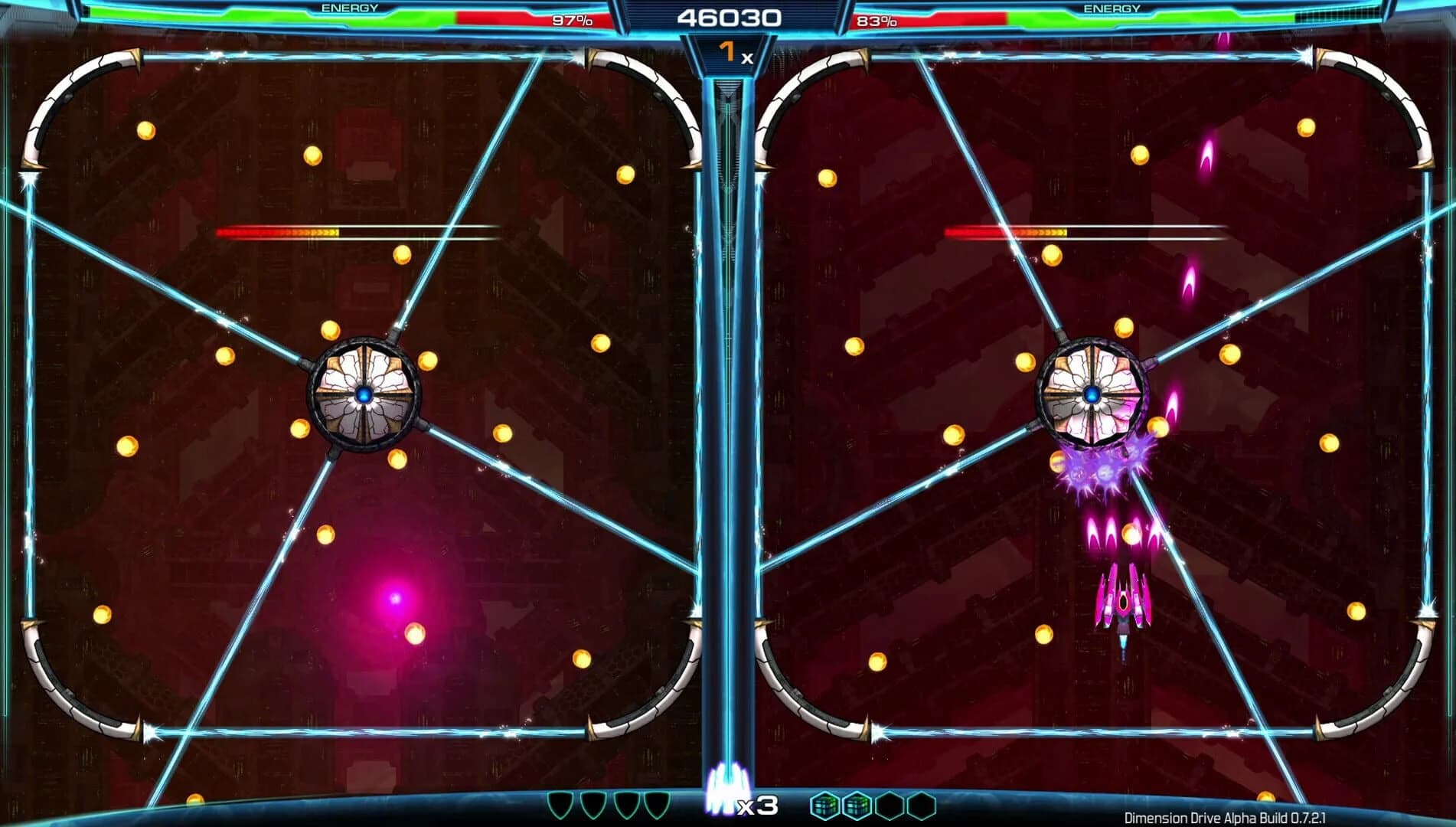Click the x3 lives counter label
The image size is (1456, 827).
click(x=757, y=806)
